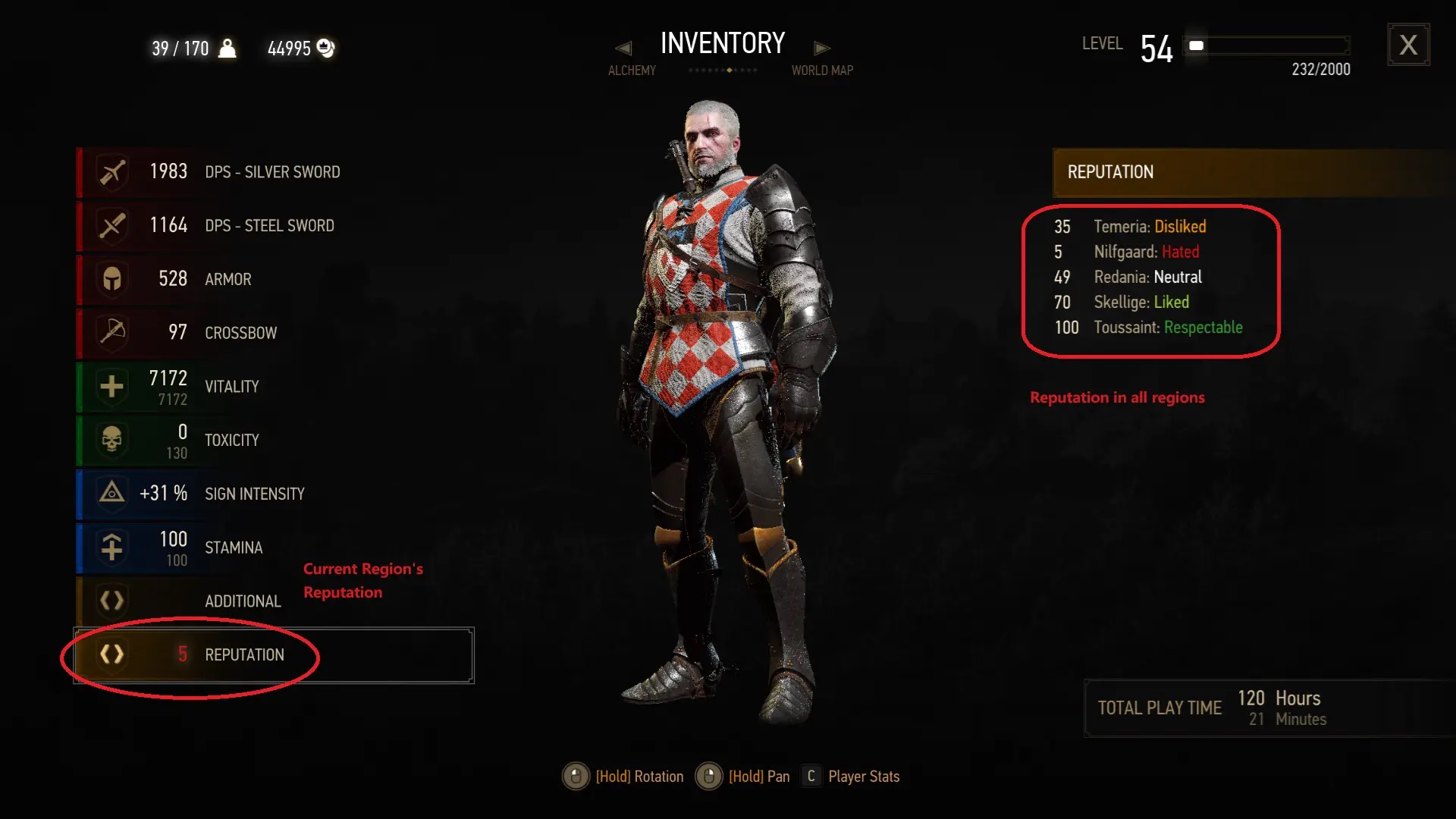The width and height of the screenshot is (1456, 819).
Task: Select the crowns currency icon beside 44995
Action: click(326, 48)
